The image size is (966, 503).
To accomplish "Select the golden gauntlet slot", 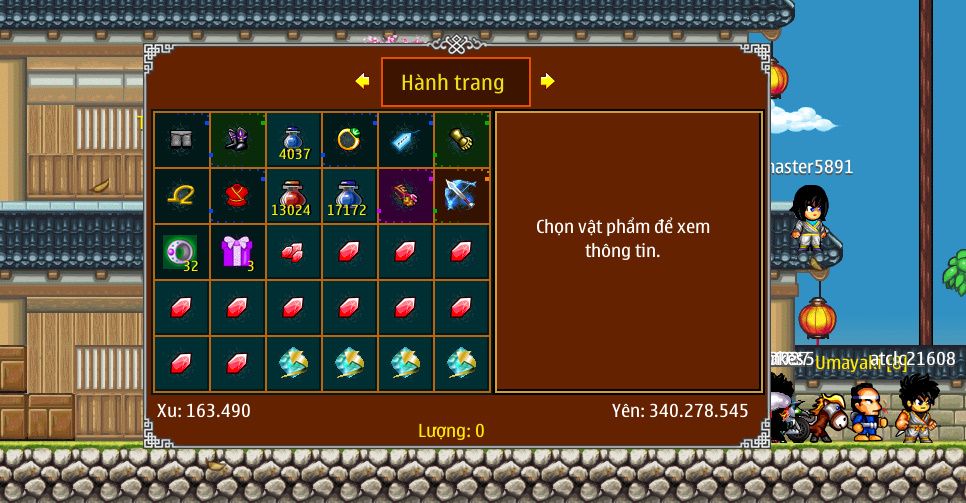I will tap(461, 140).
